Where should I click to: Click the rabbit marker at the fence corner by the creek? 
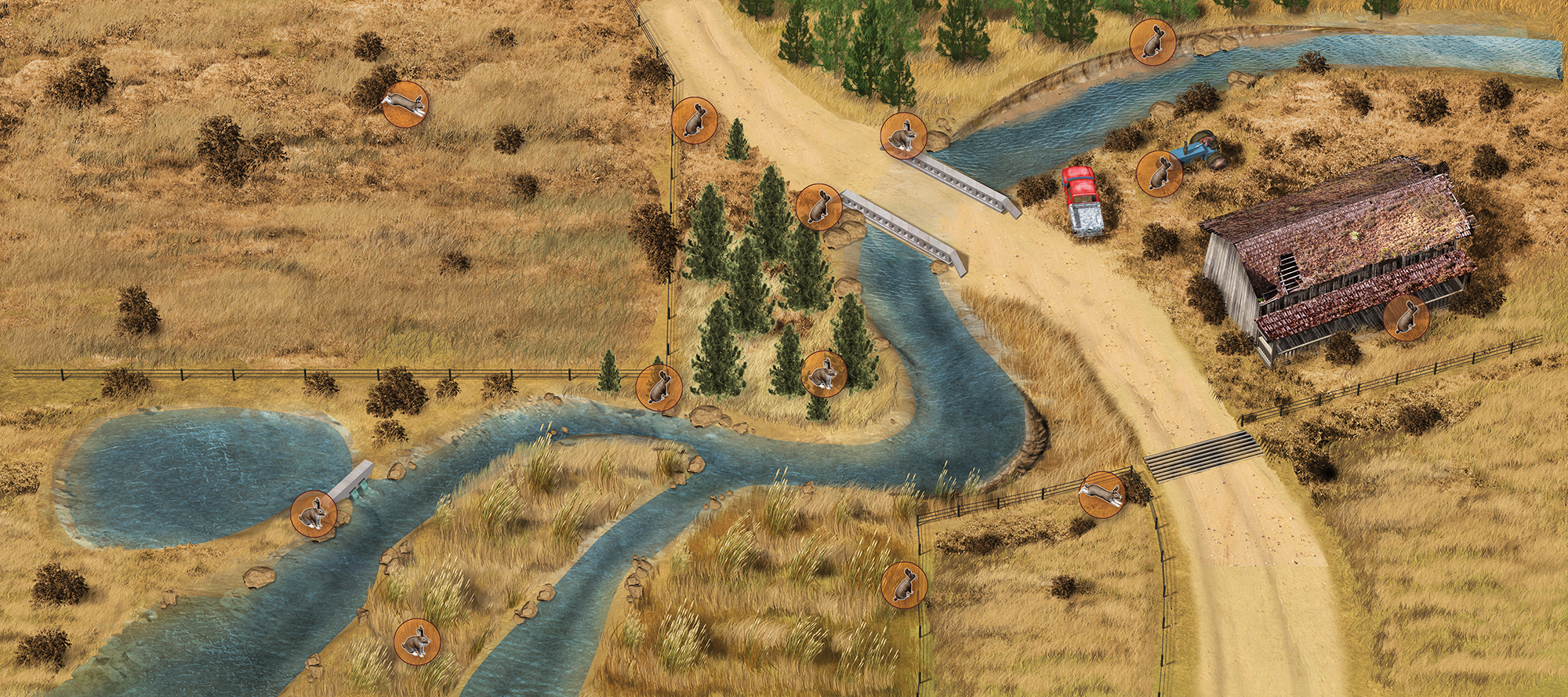point(659,387)
